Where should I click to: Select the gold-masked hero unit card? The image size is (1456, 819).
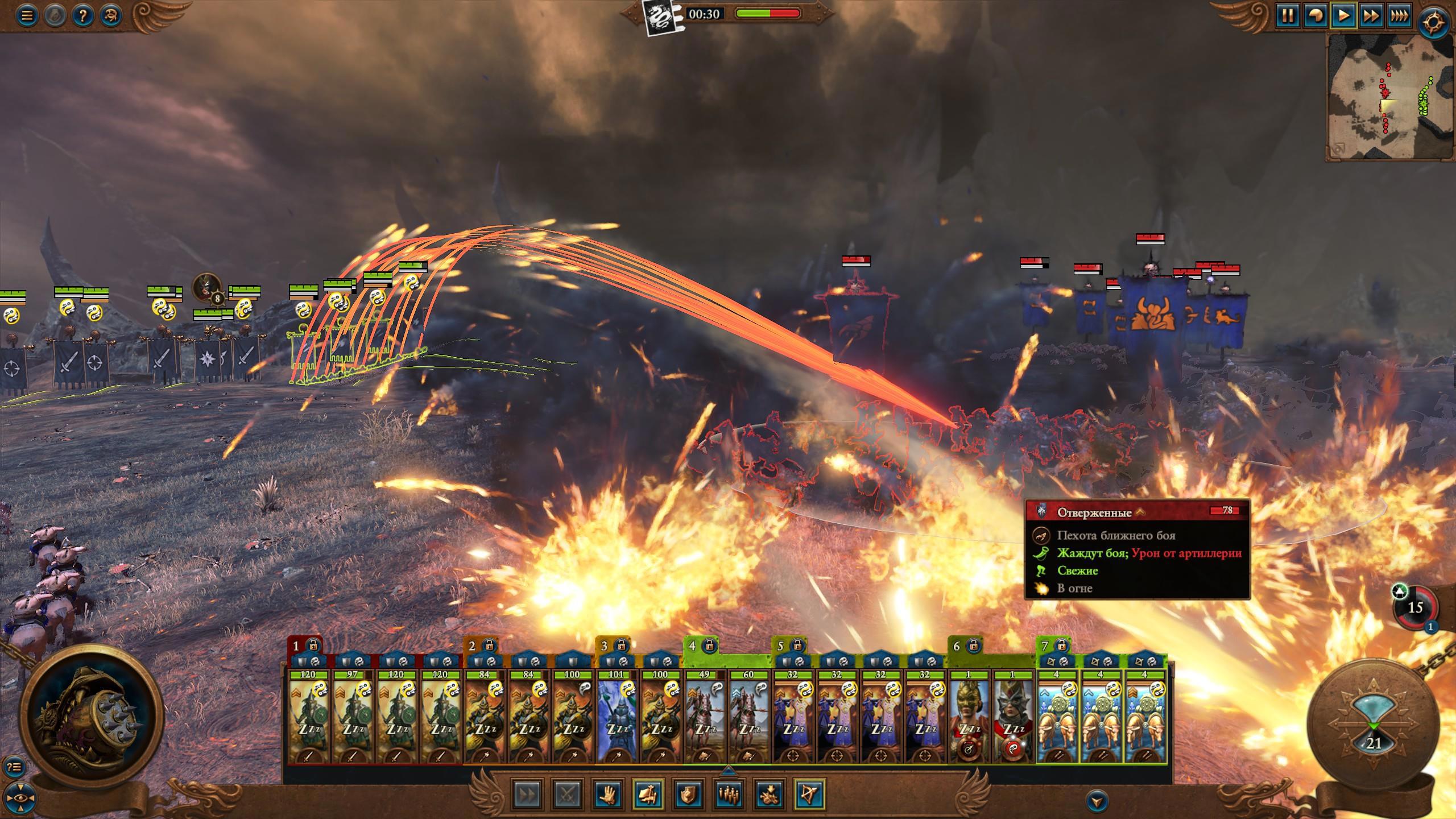[x=969, y=717]
